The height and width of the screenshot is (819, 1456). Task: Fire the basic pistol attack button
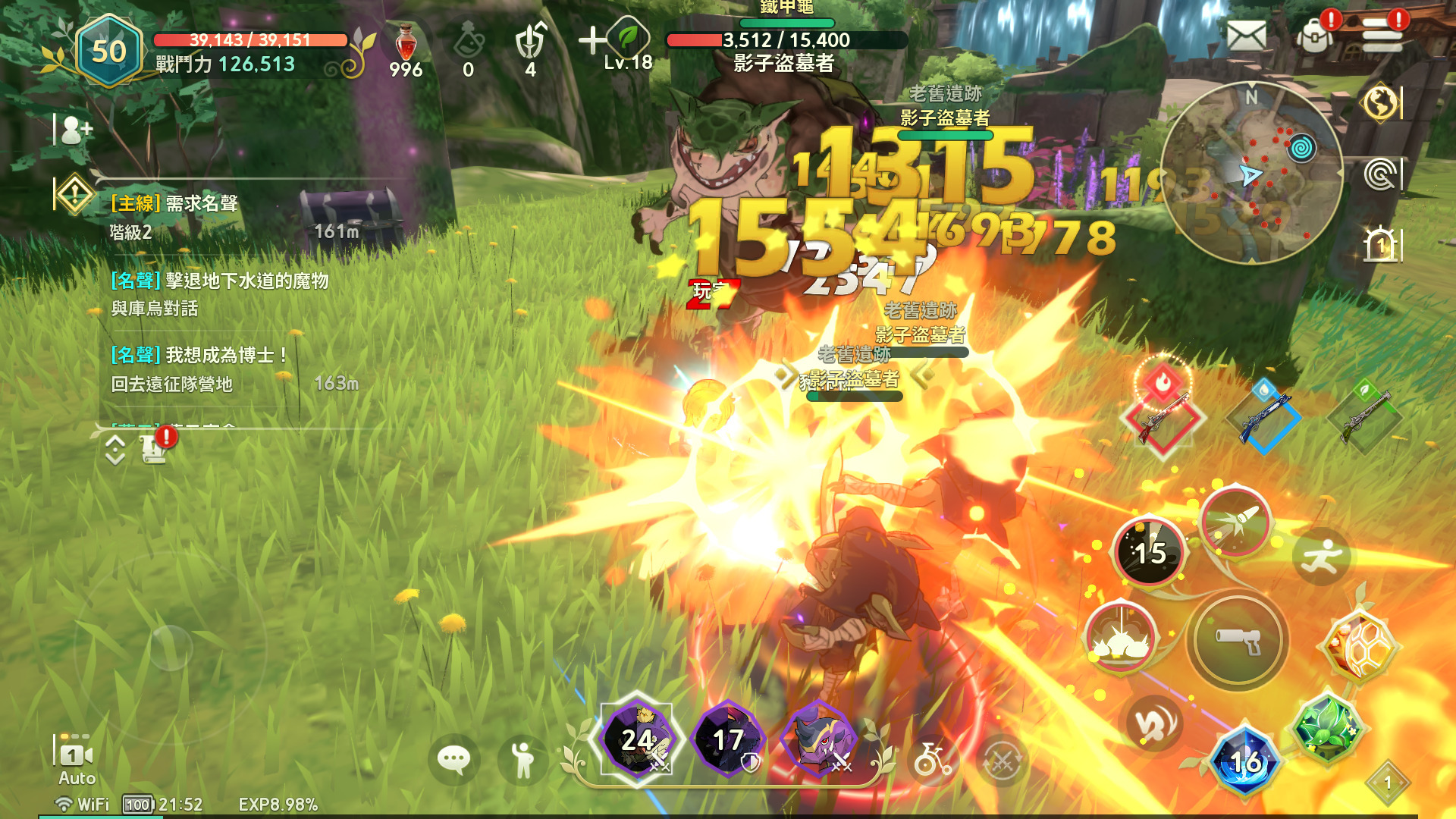click(x=1238, y=641)
